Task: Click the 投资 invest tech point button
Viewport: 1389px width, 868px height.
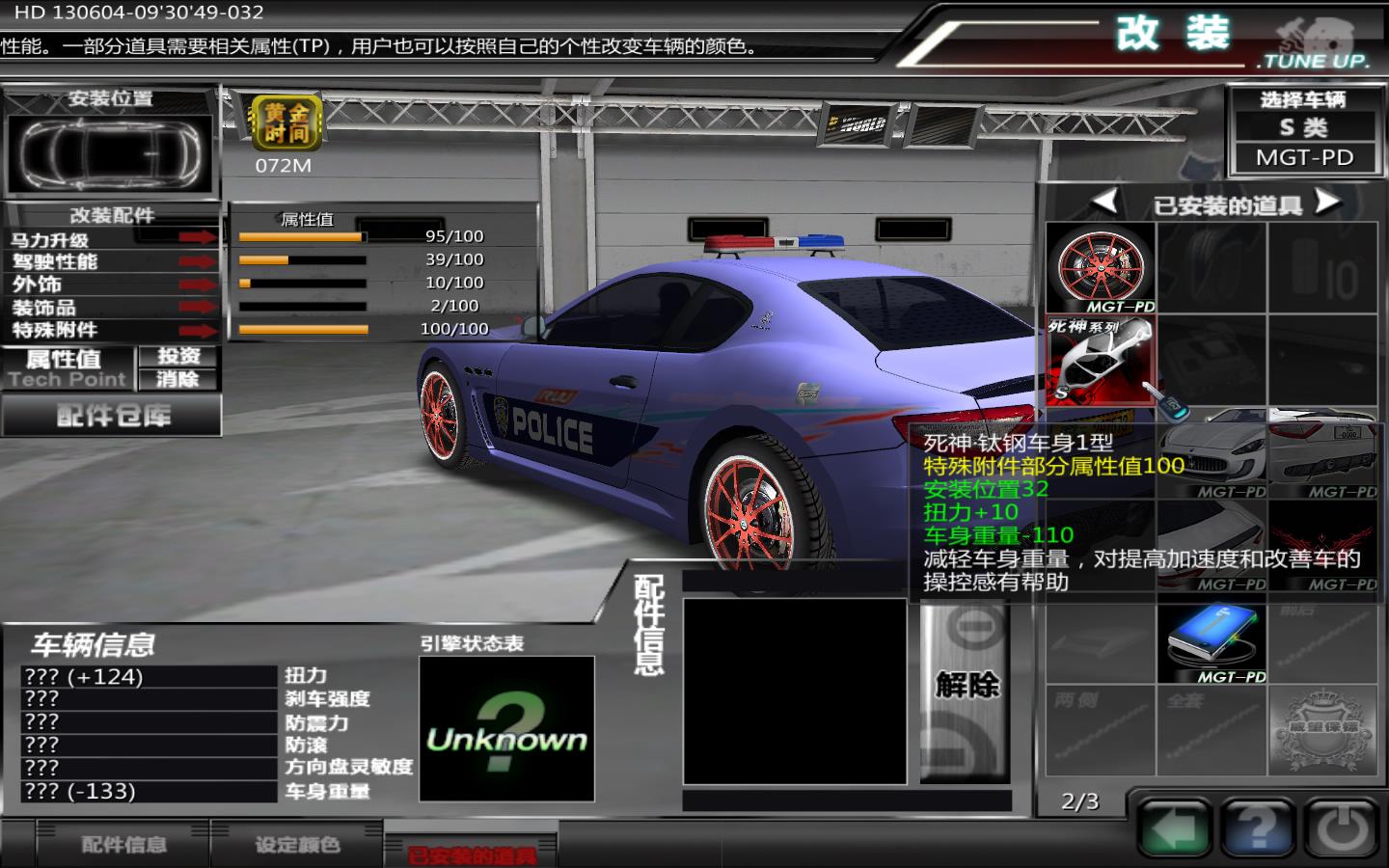Action: click(x=178, y=356)
